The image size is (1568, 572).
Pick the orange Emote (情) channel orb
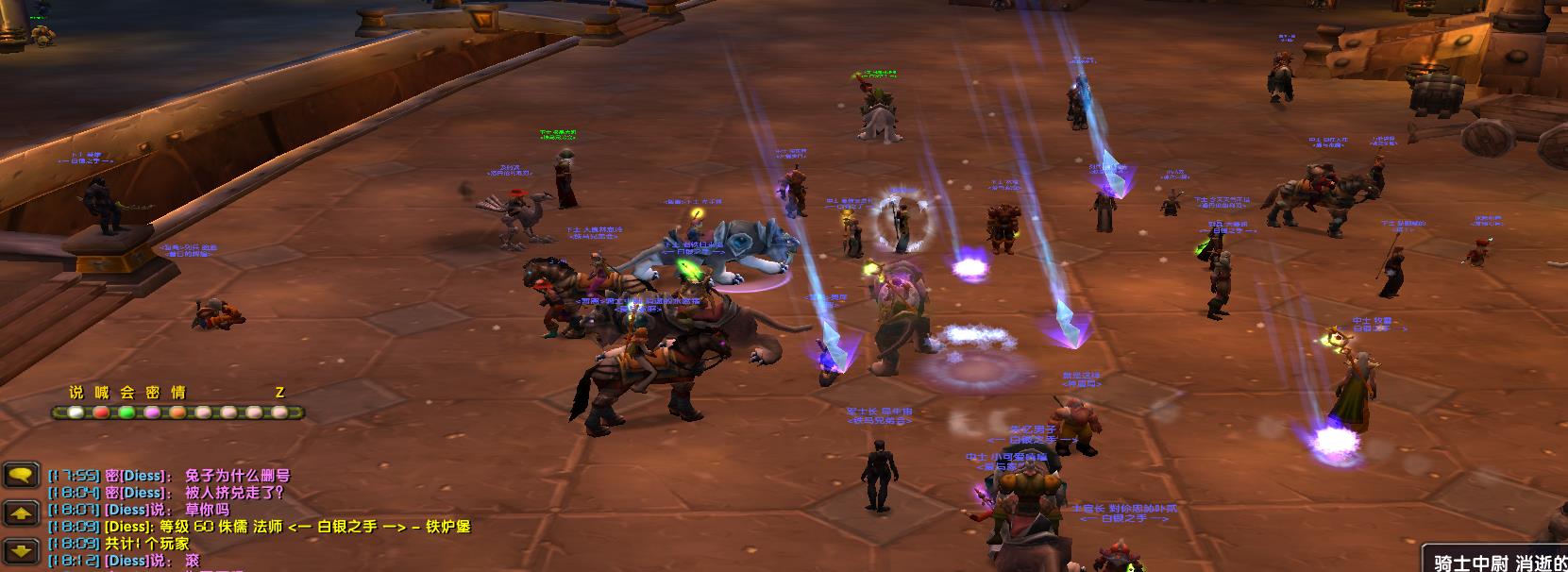click(x=177, y=412)
